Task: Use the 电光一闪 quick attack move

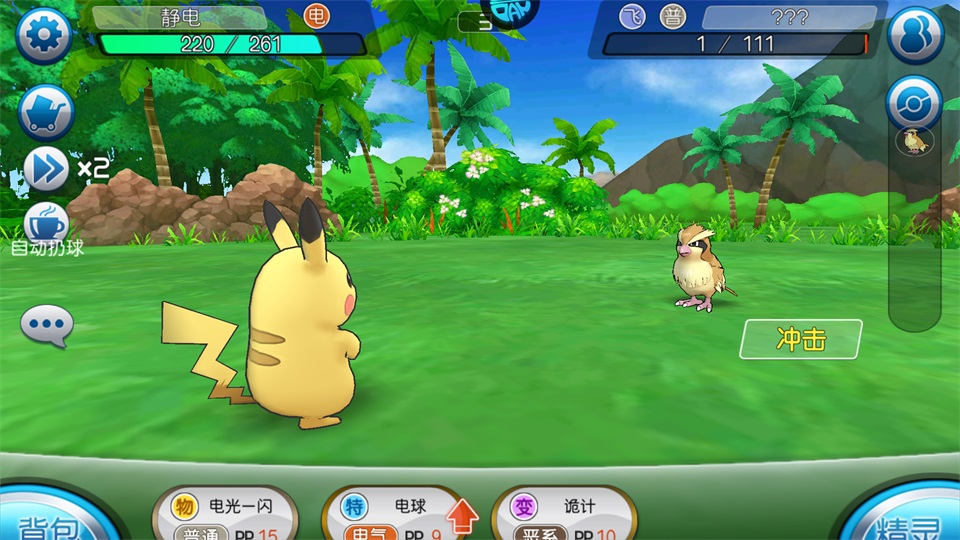Action: 226,515
